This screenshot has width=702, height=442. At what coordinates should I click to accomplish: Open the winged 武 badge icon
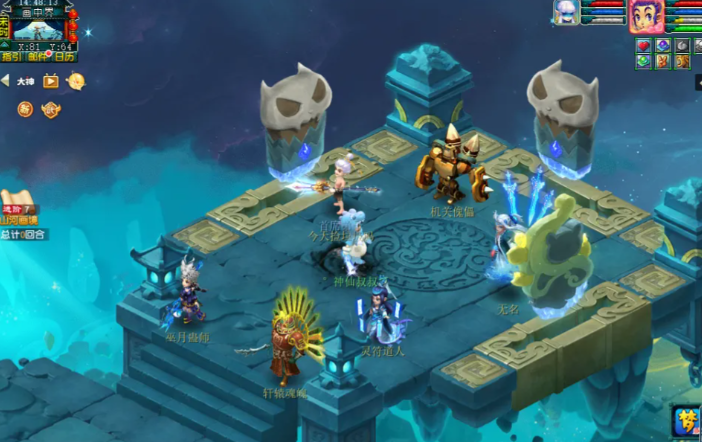(50, 108)
